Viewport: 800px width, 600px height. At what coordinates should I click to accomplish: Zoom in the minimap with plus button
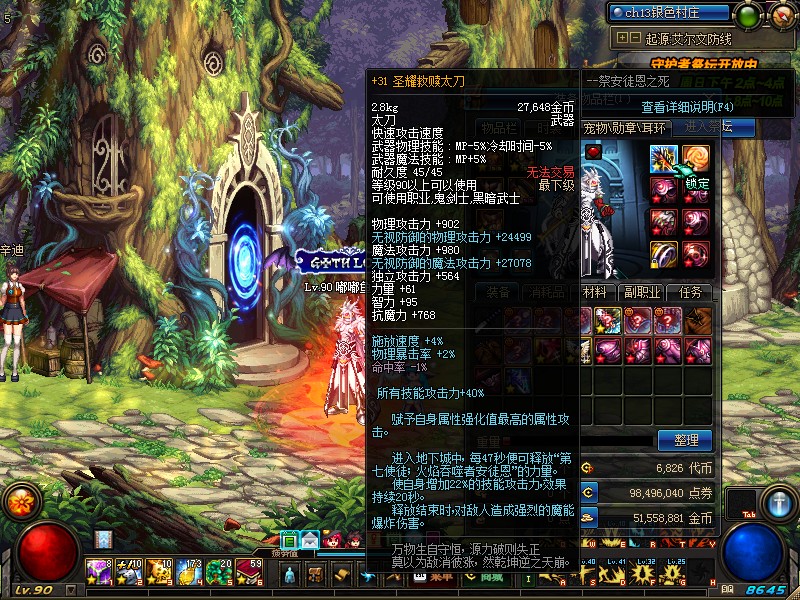click(623, 38)
